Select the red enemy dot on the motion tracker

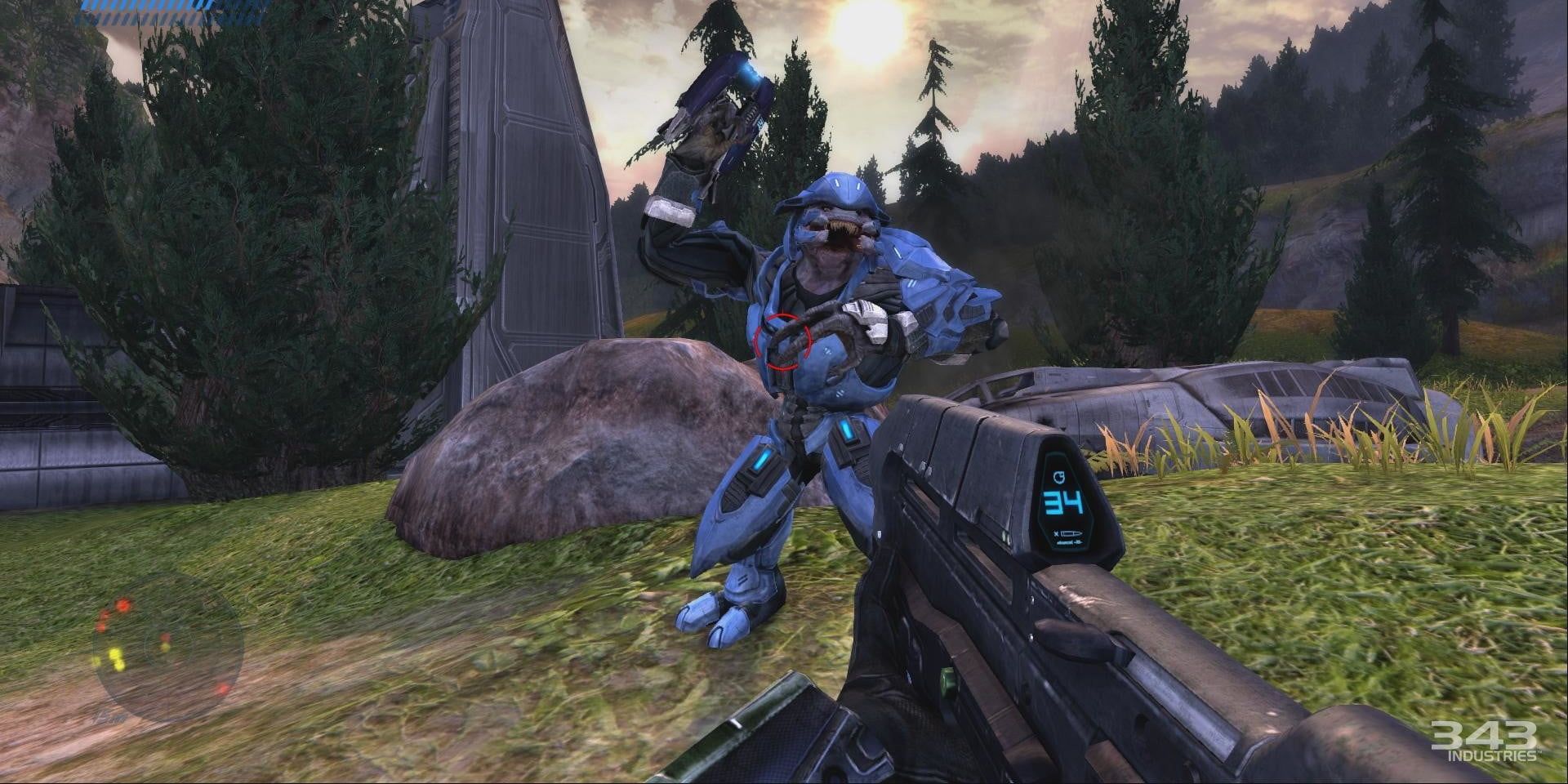(123, 605)
